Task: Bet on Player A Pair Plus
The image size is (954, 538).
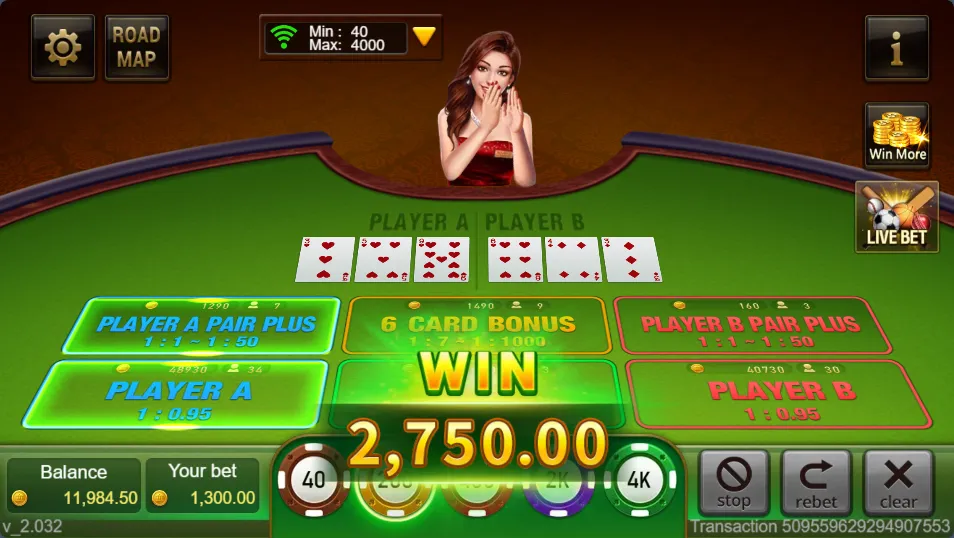Action: (x=201, y=325)
